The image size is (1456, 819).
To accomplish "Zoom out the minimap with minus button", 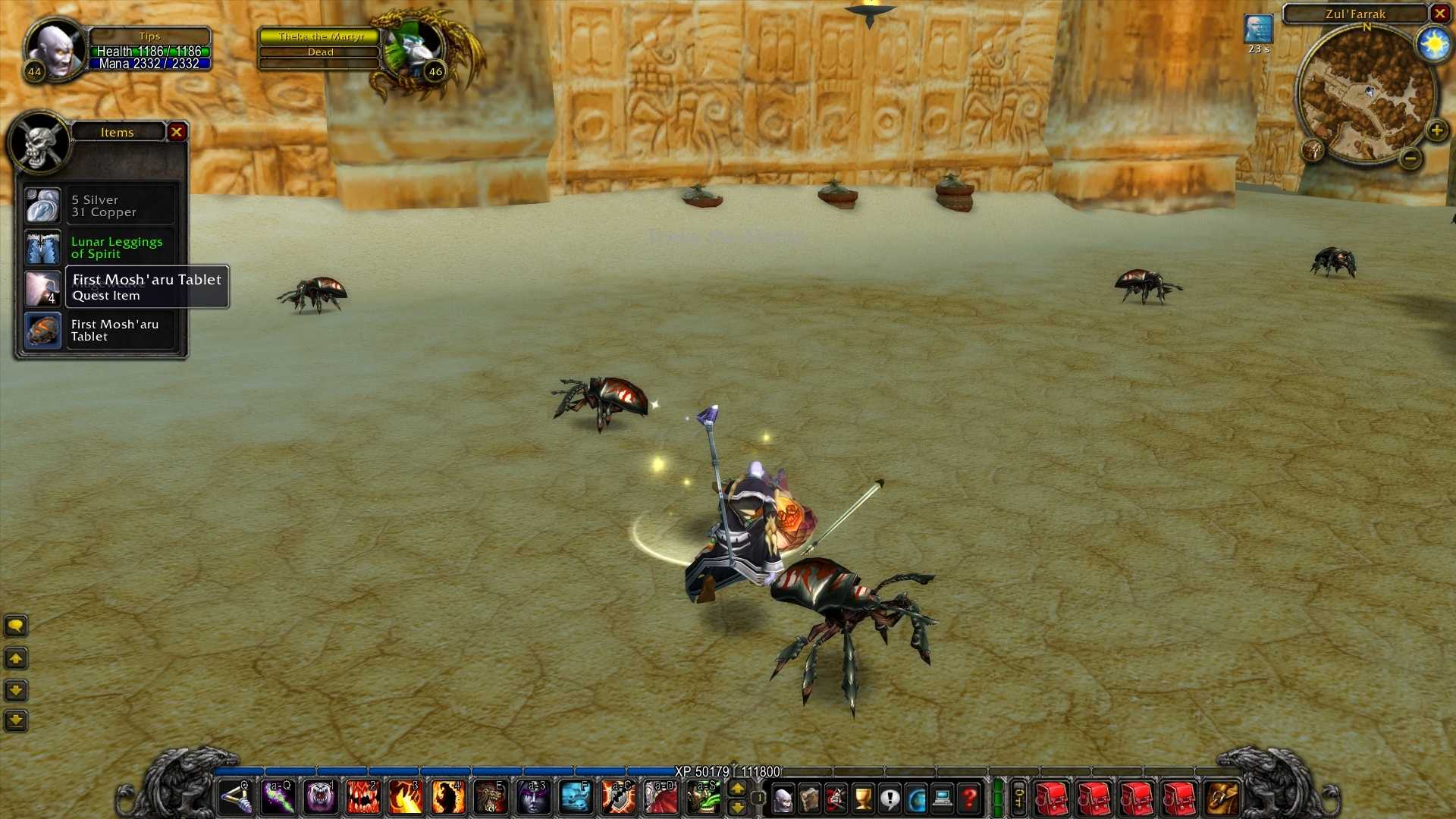I will (1410, 158).
